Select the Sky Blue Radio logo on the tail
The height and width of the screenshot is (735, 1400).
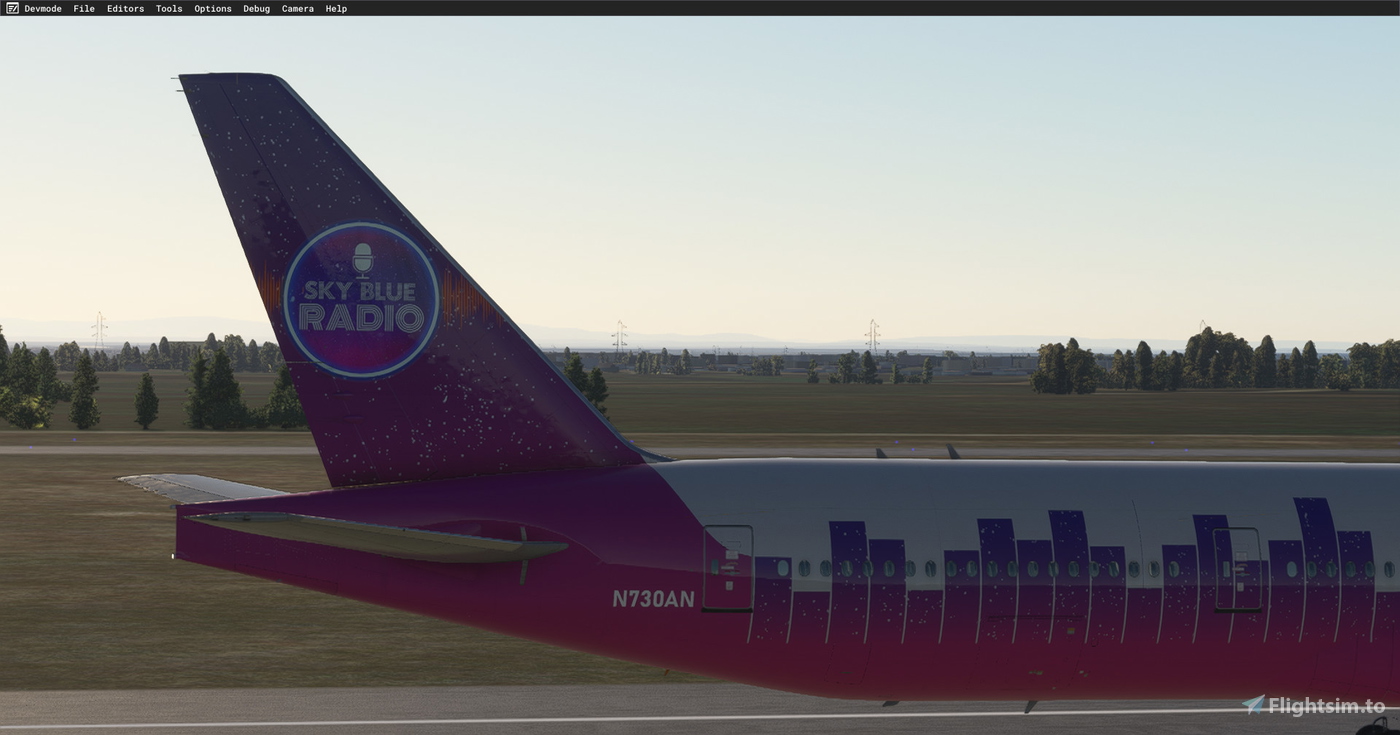(x=360, y=302)
